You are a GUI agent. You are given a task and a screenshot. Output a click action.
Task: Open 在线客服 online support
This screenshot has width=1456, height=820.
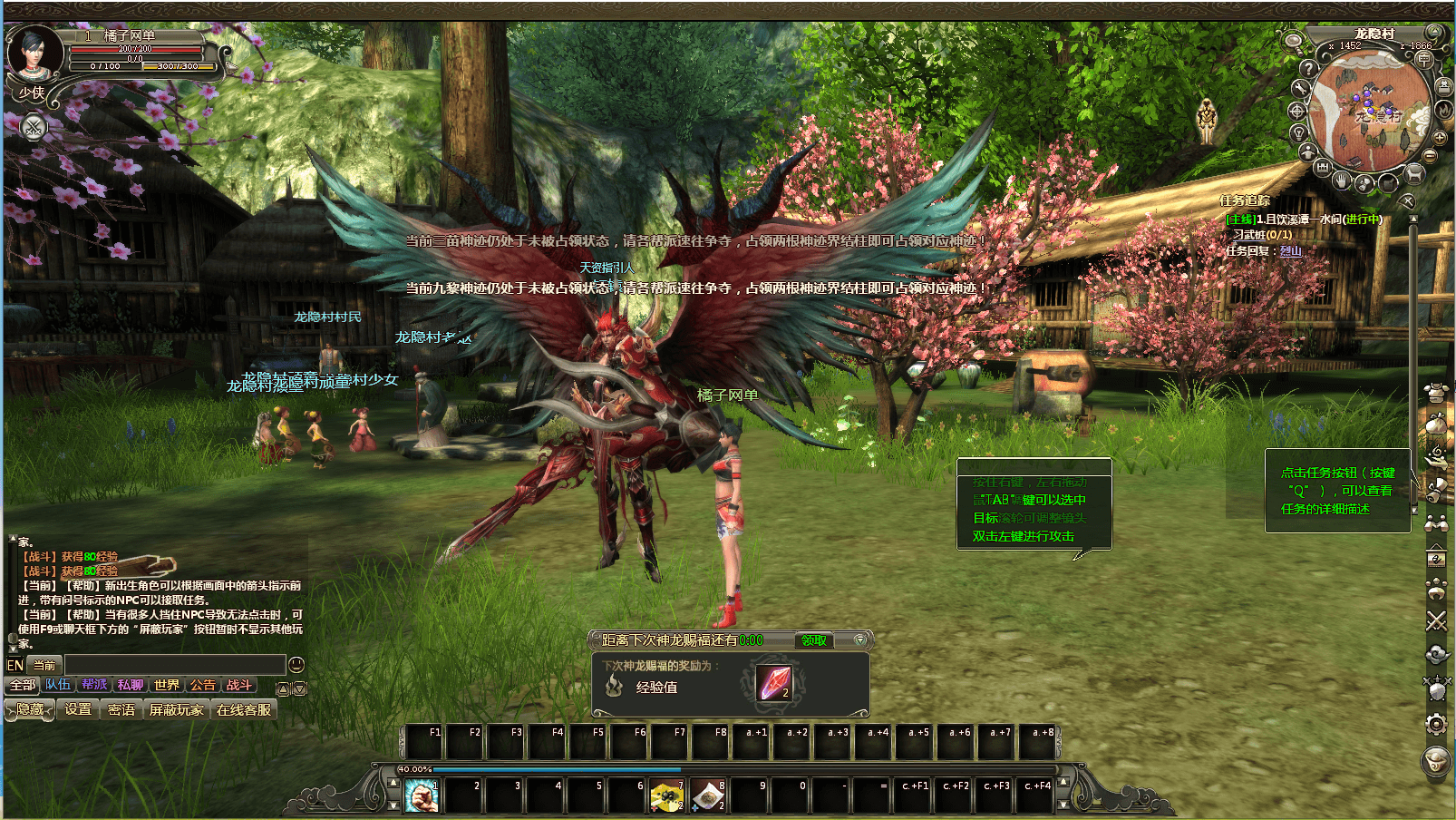pos(244,709)
